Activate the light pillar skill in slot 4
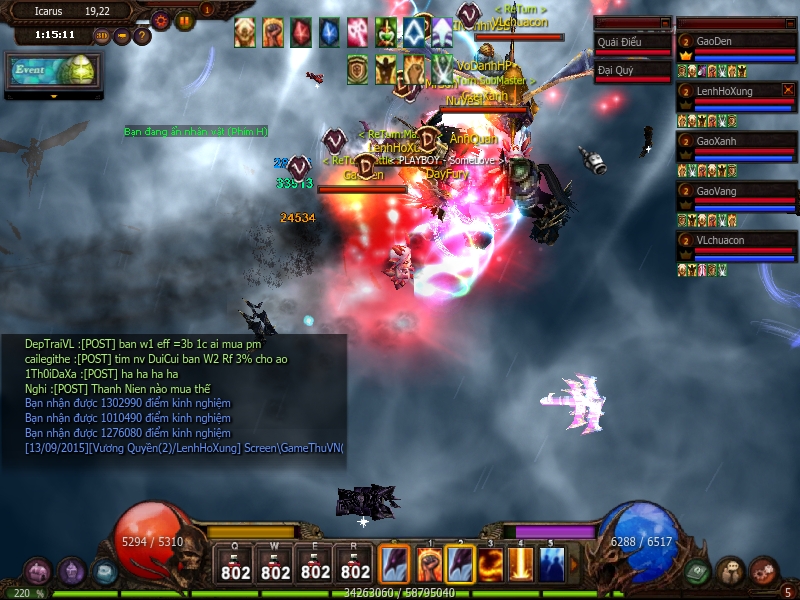 click(521, 565)
